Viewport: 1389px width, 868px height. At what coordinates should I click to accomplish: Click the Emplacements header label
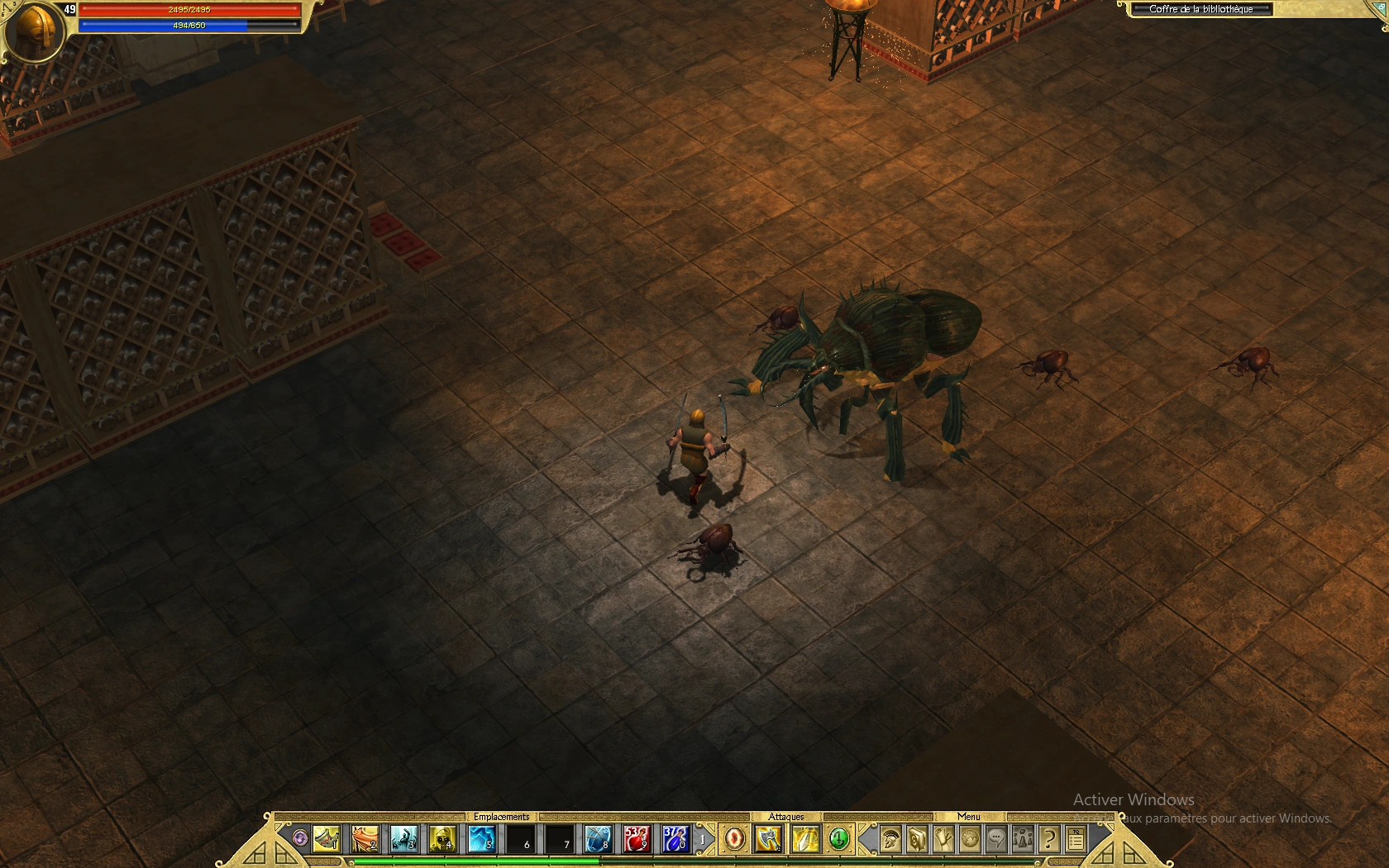[x=502, y=816]
